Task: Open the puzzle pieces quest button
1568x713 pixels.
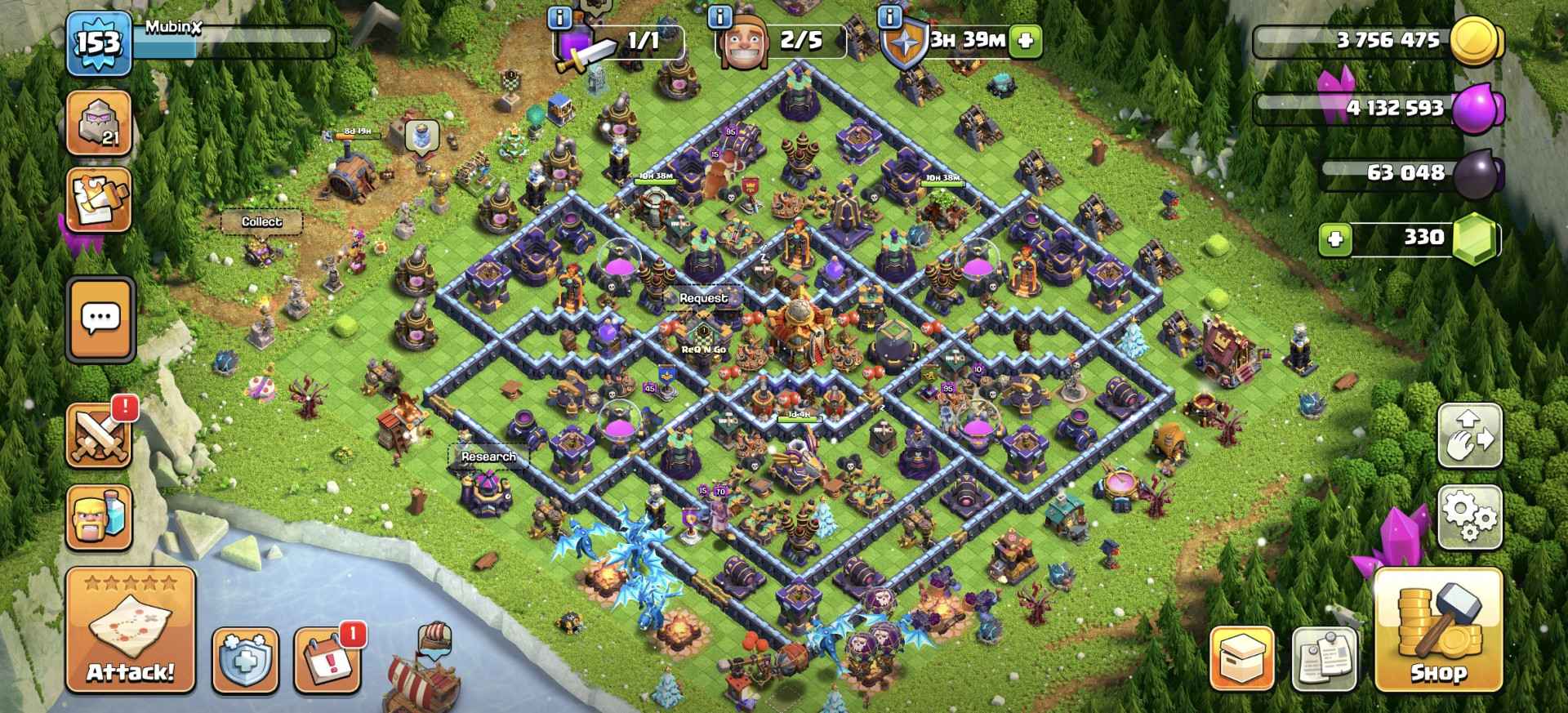Action: pos(100,200)
